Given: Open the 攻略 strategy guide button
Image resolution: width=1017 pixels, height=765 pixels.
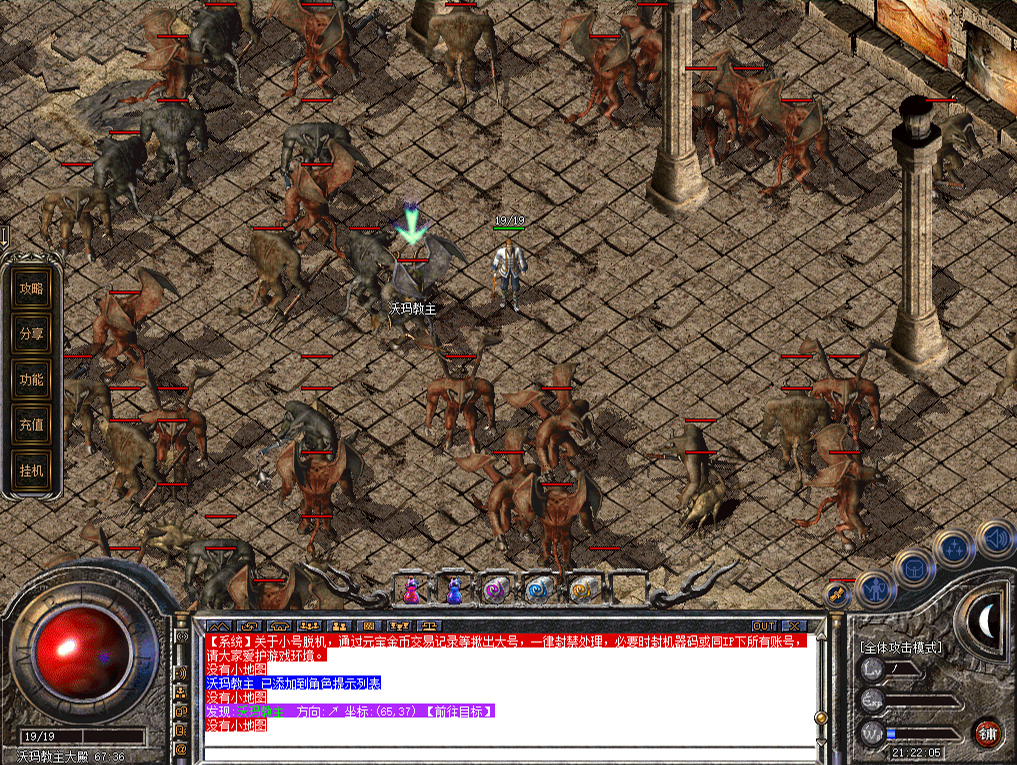Looking at the screenshot, I should pos(32,289).
